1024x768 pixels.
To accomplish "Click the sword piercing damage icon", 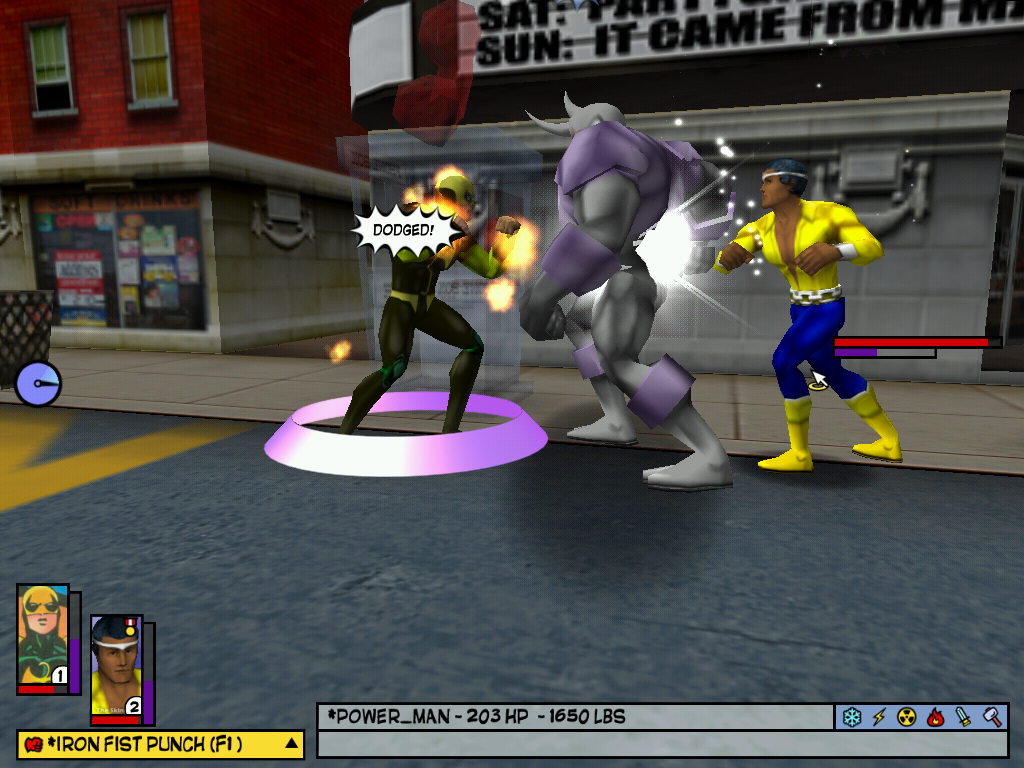I will pos(963,717).
